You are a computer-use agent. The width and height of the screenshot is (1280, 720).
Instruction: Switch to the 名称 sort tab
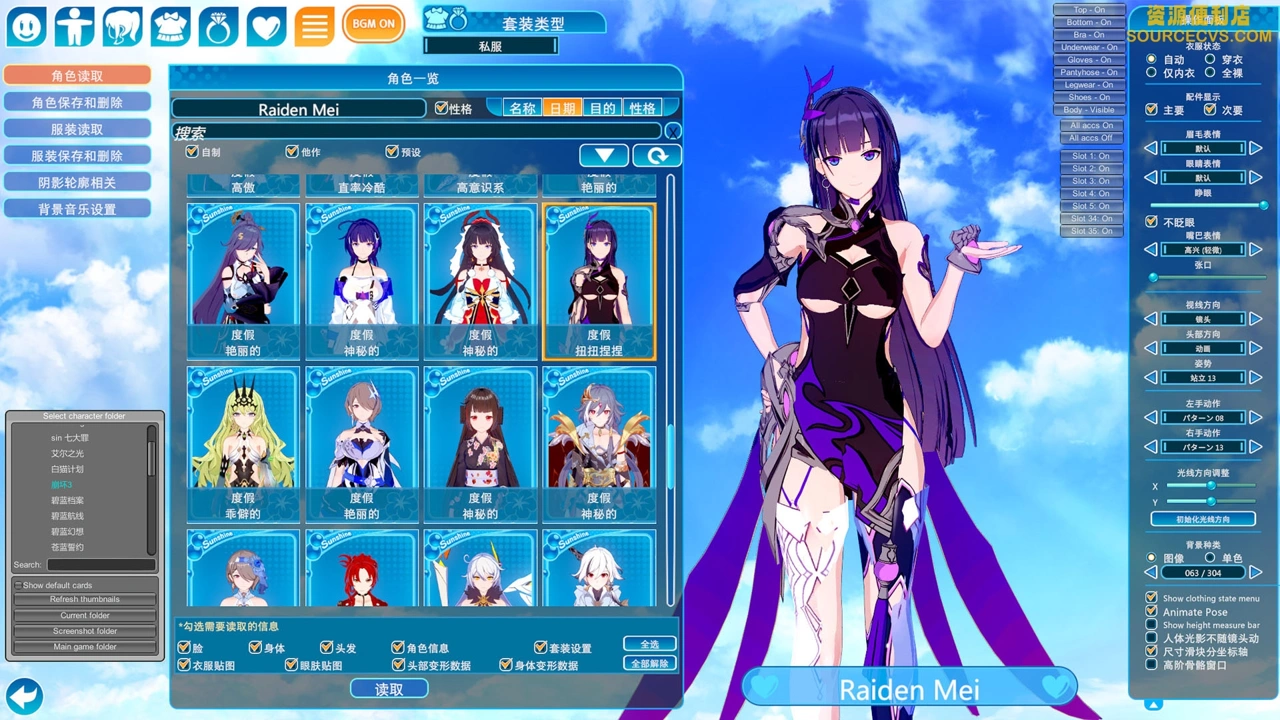[523, 108]
